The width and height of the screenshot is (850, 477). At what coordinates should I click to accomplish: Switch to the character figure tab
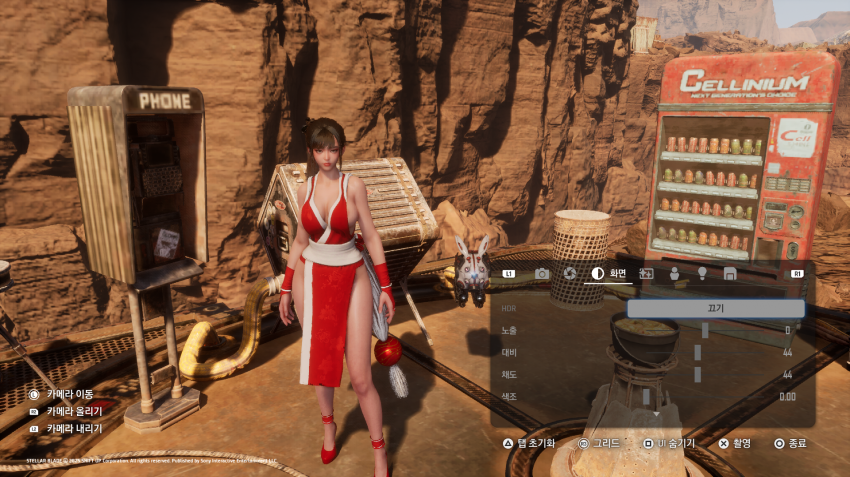[674, 273]
